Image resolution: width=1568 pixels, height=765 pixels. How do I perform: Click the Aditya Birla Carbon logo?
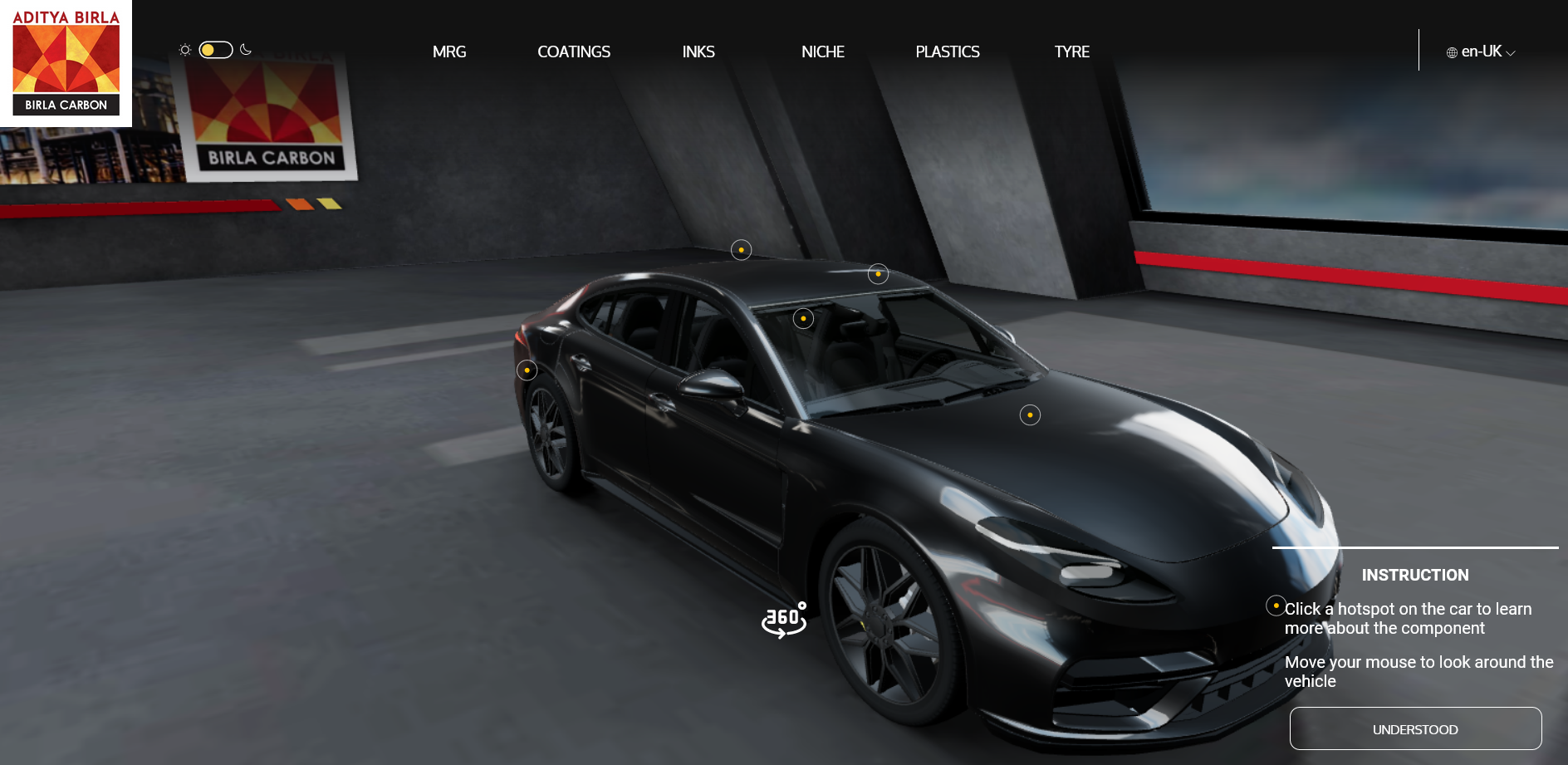[66, 63]
